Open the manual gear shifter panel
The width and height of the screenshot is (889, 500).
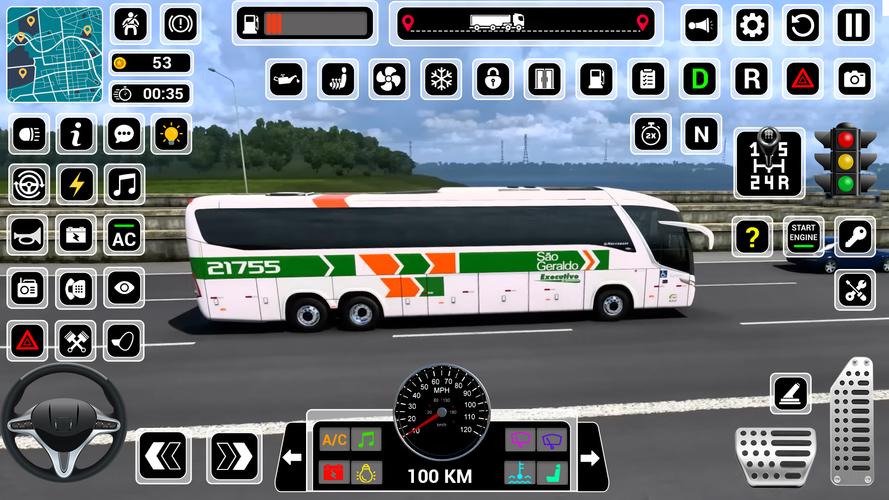coord(768,163)
